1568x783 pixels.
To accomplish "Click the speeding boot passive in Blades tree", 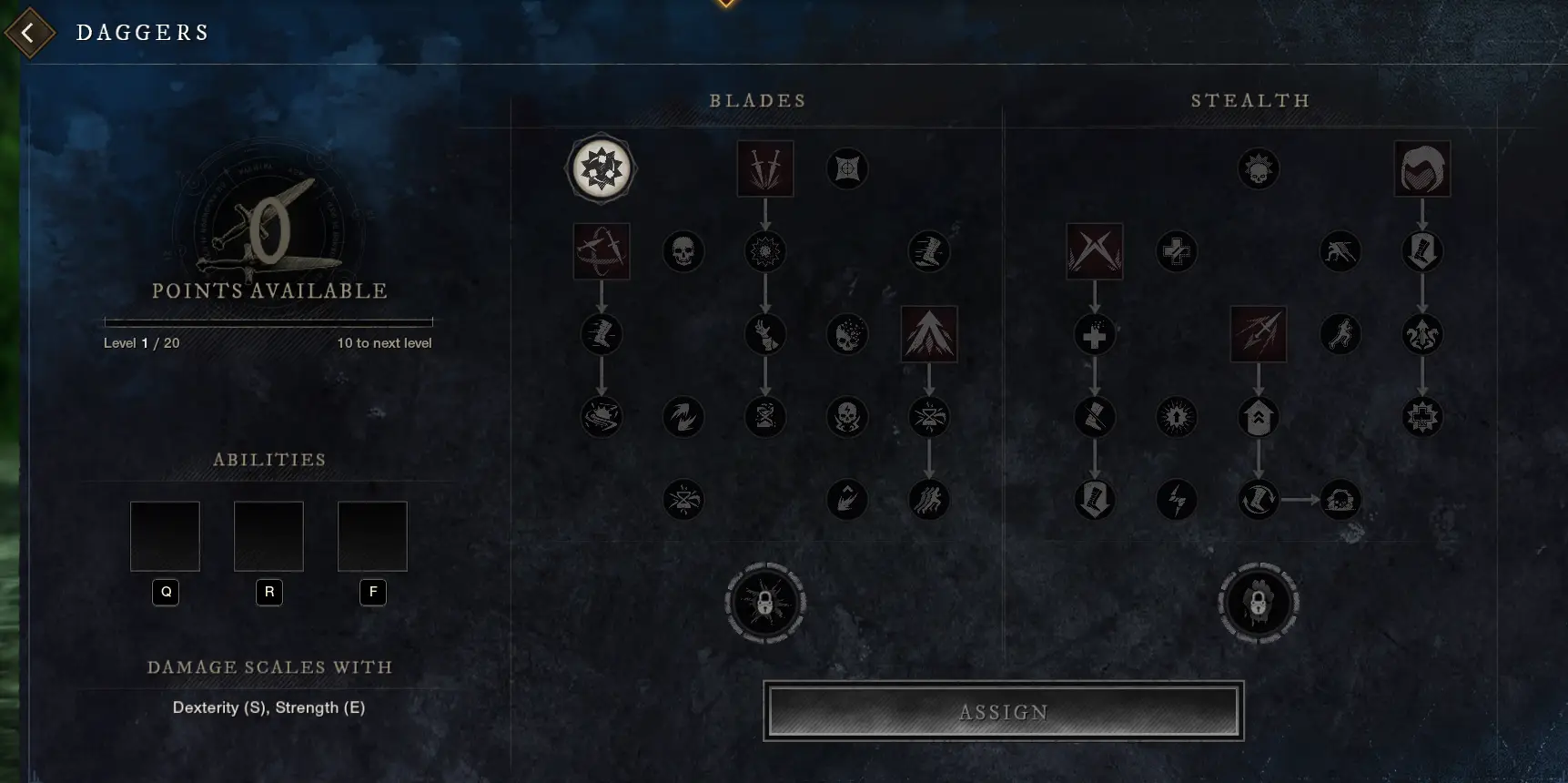I will 928,252.
